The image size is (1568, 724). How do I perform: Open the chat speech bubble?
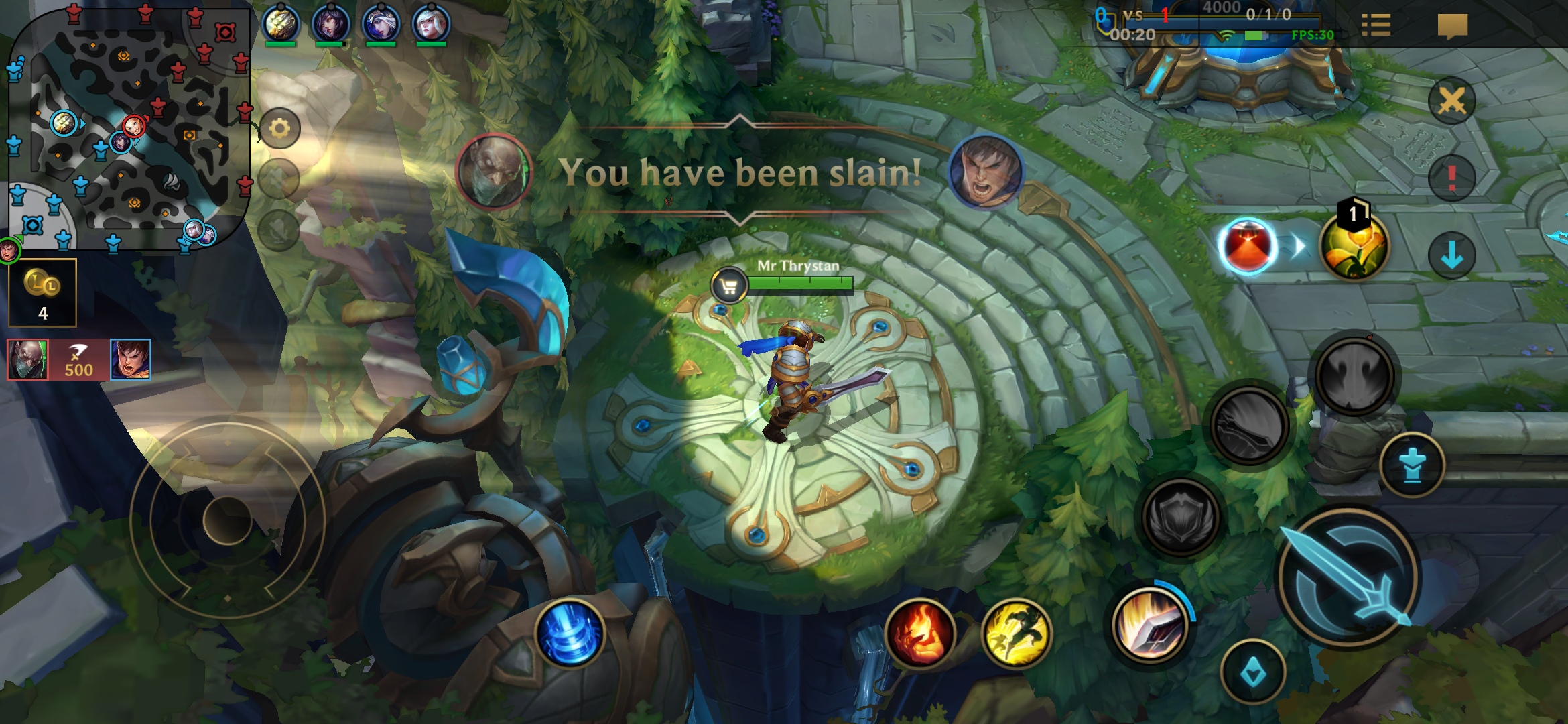click(x=1452, y=27)
